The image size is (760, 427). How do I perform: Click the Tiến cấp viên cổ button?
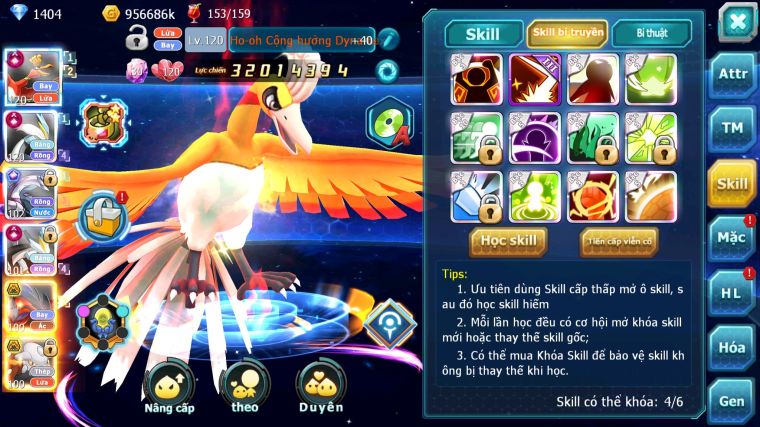619,240
